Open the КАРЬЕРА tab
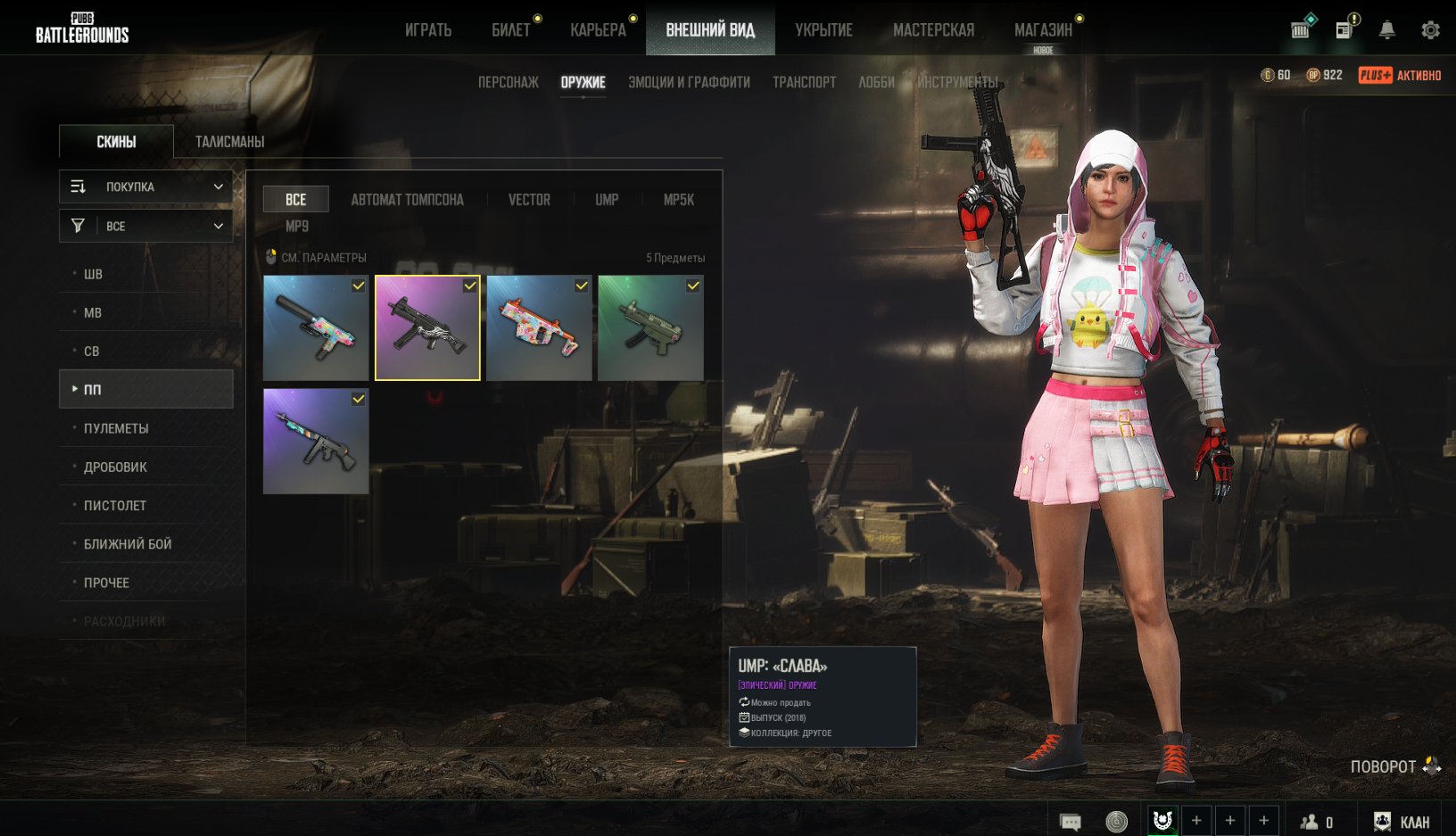This screenshot has width=1456, height=836. [598, 30]
